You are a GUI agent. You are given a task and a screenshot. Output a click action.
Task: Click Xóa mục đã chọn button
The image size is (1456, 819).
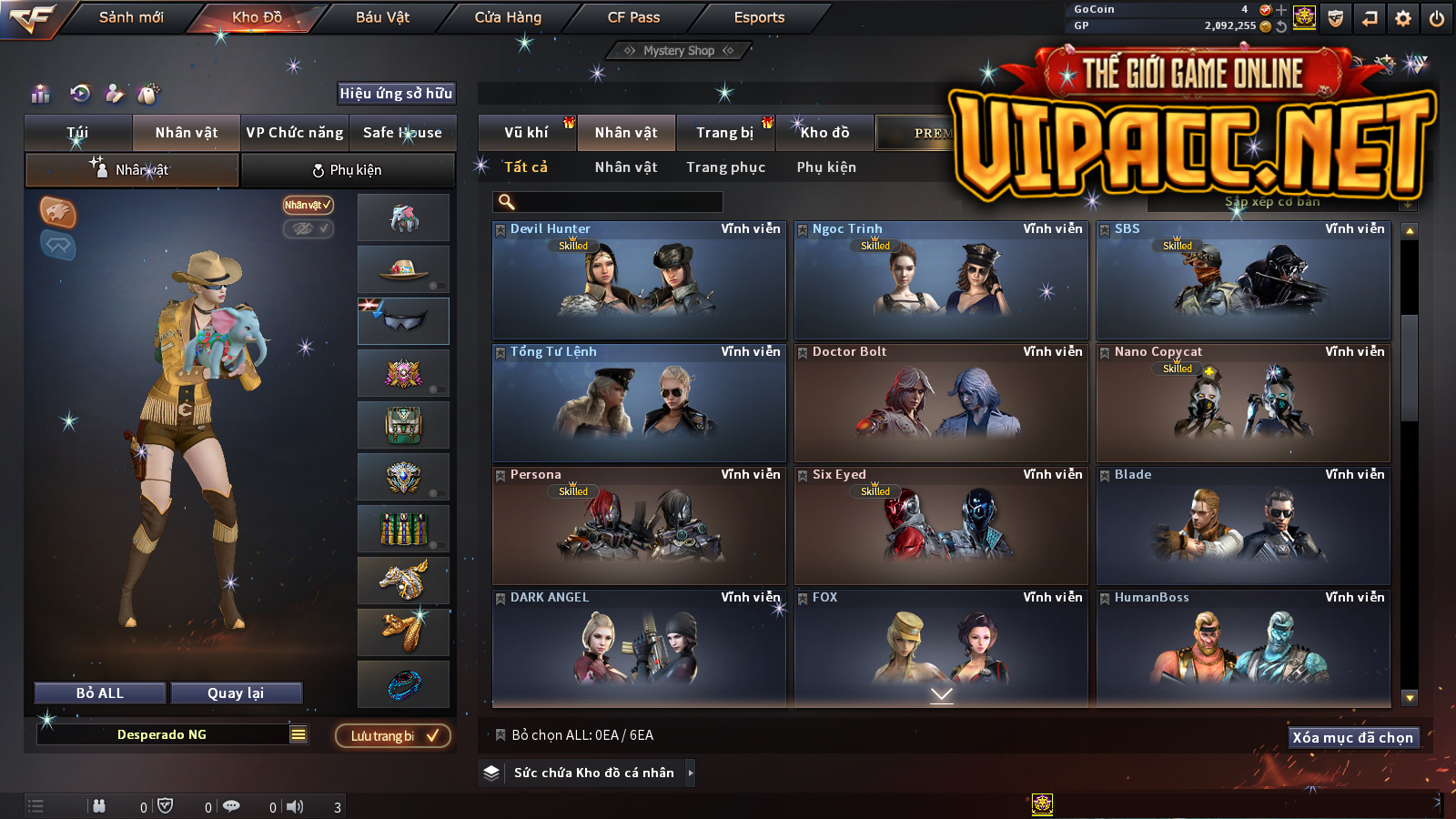pos(1352,737)
